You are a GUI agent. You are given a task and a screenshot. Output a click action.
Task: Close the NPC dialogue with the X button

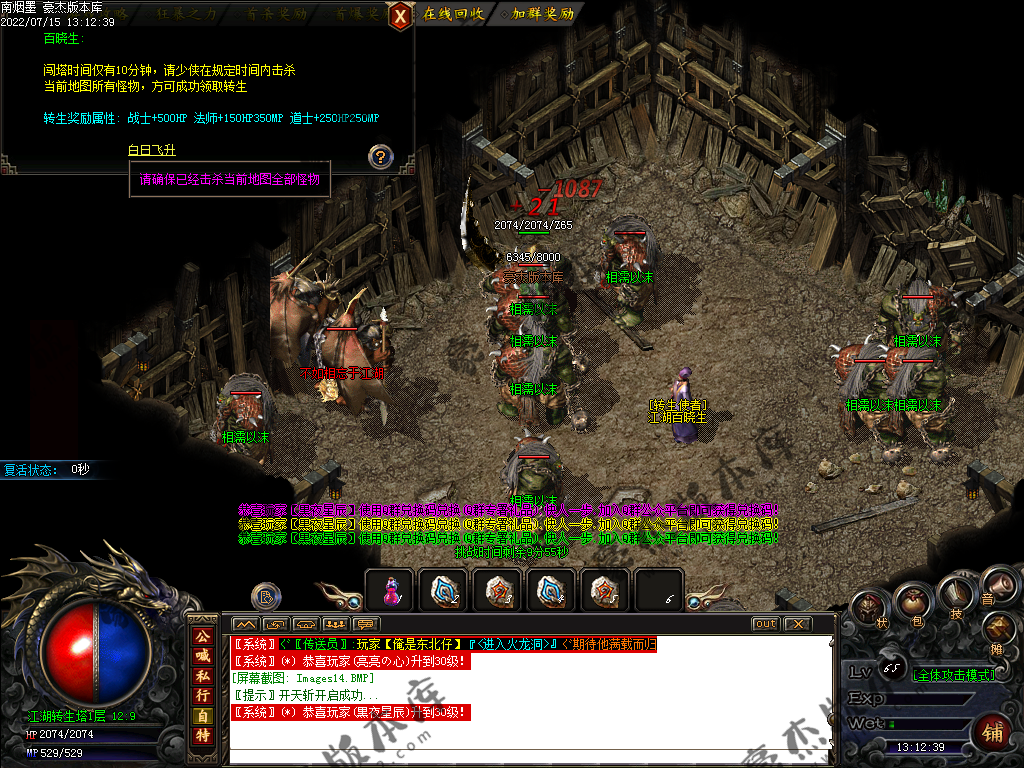[400, 15]
